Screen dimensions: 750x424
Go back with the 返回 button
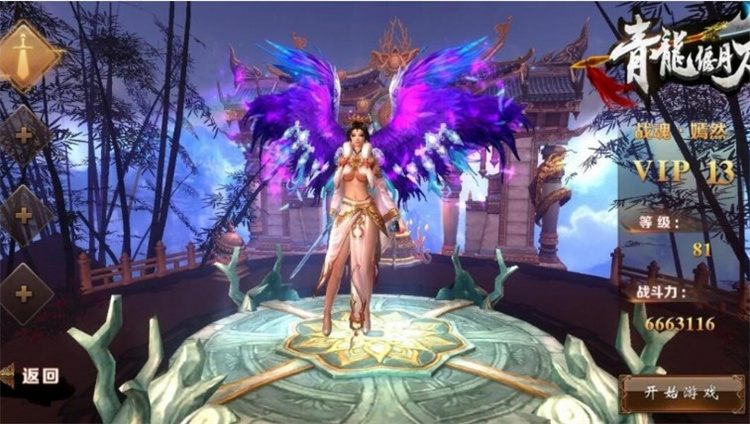point(32,376)
